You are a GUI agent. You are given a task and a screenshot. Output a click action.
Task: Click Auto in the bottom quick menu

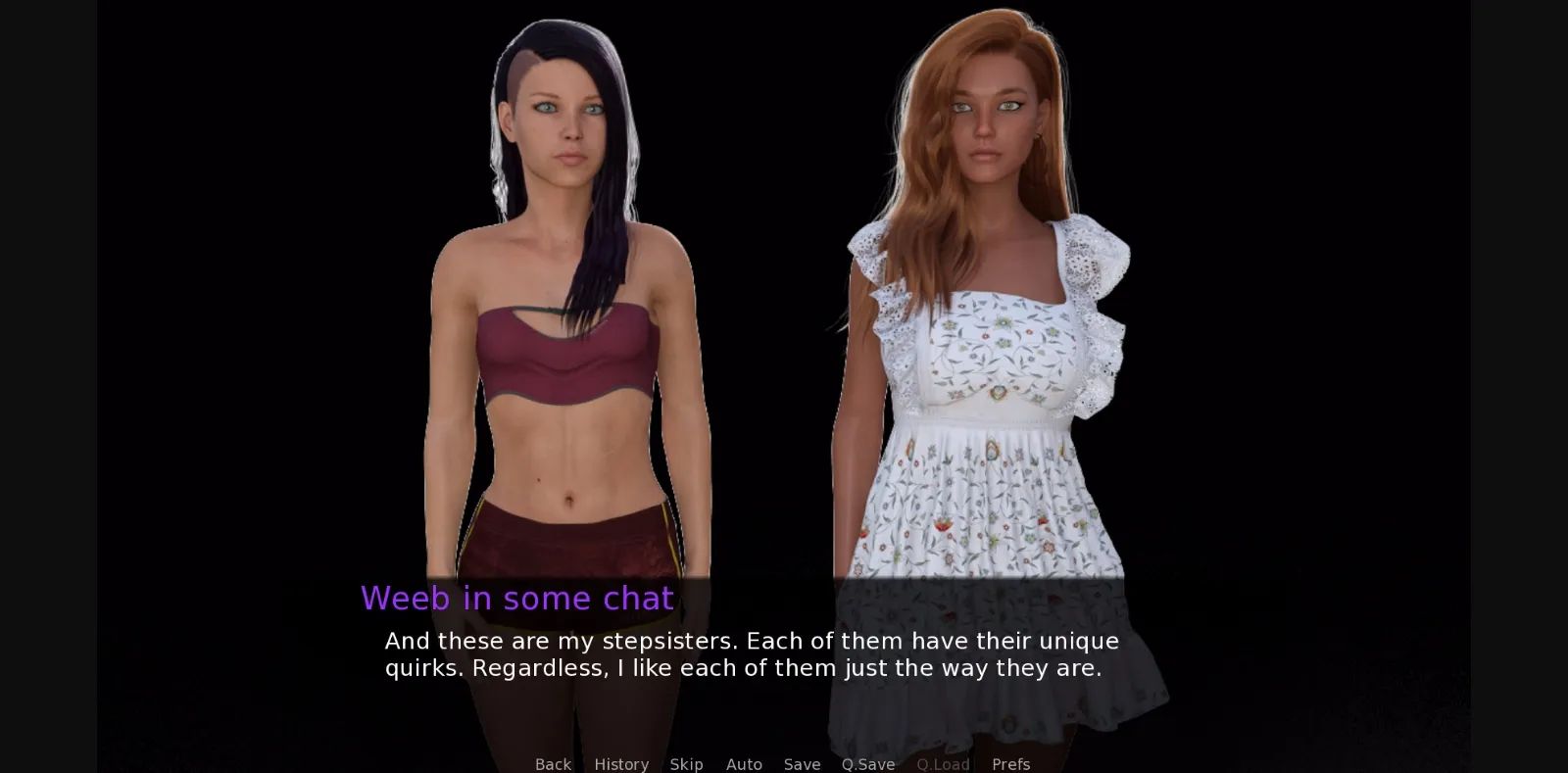744,764
